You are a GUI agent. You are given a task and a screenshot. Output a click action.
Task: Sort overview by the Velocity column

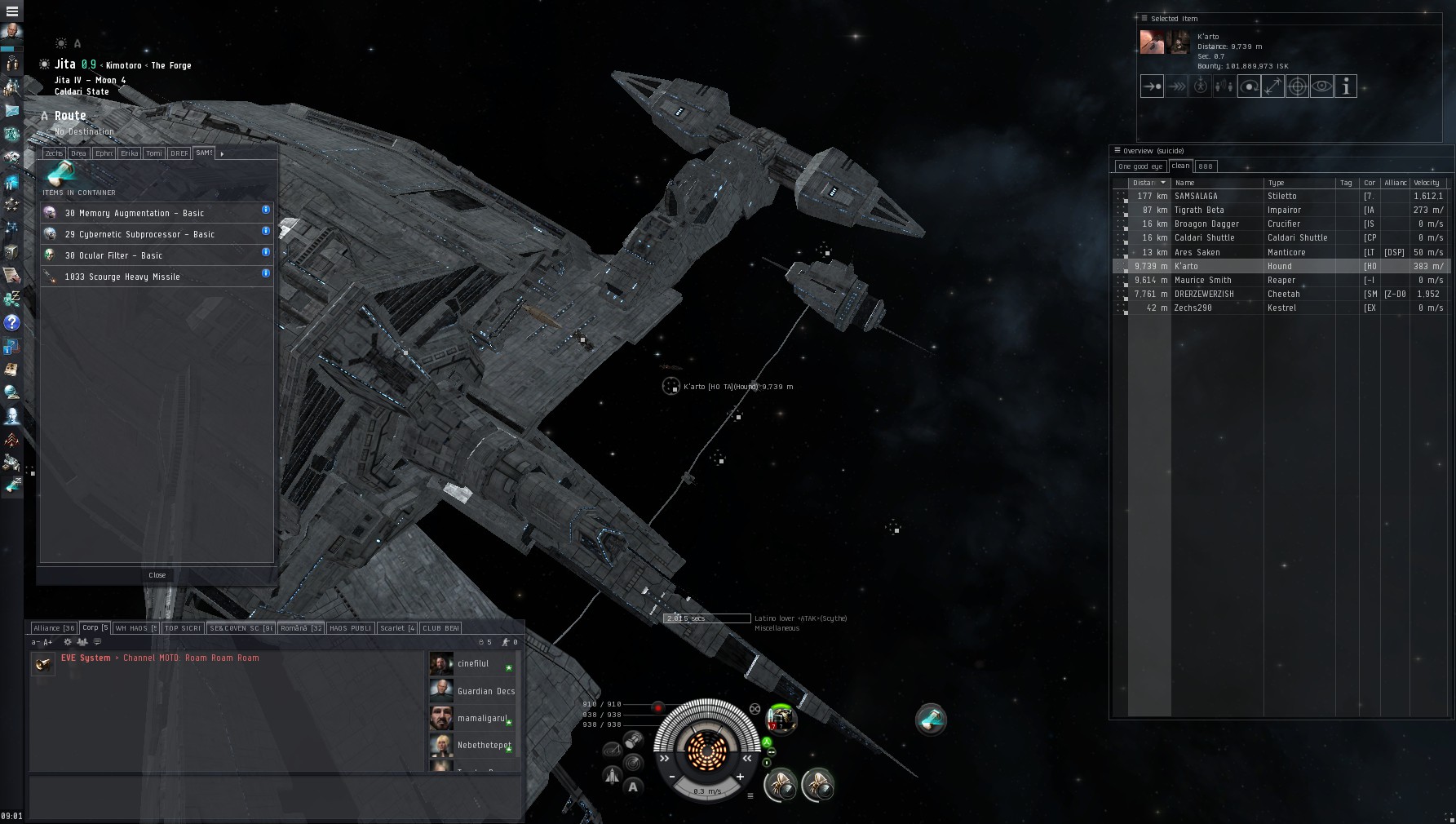coord(1427,183)
